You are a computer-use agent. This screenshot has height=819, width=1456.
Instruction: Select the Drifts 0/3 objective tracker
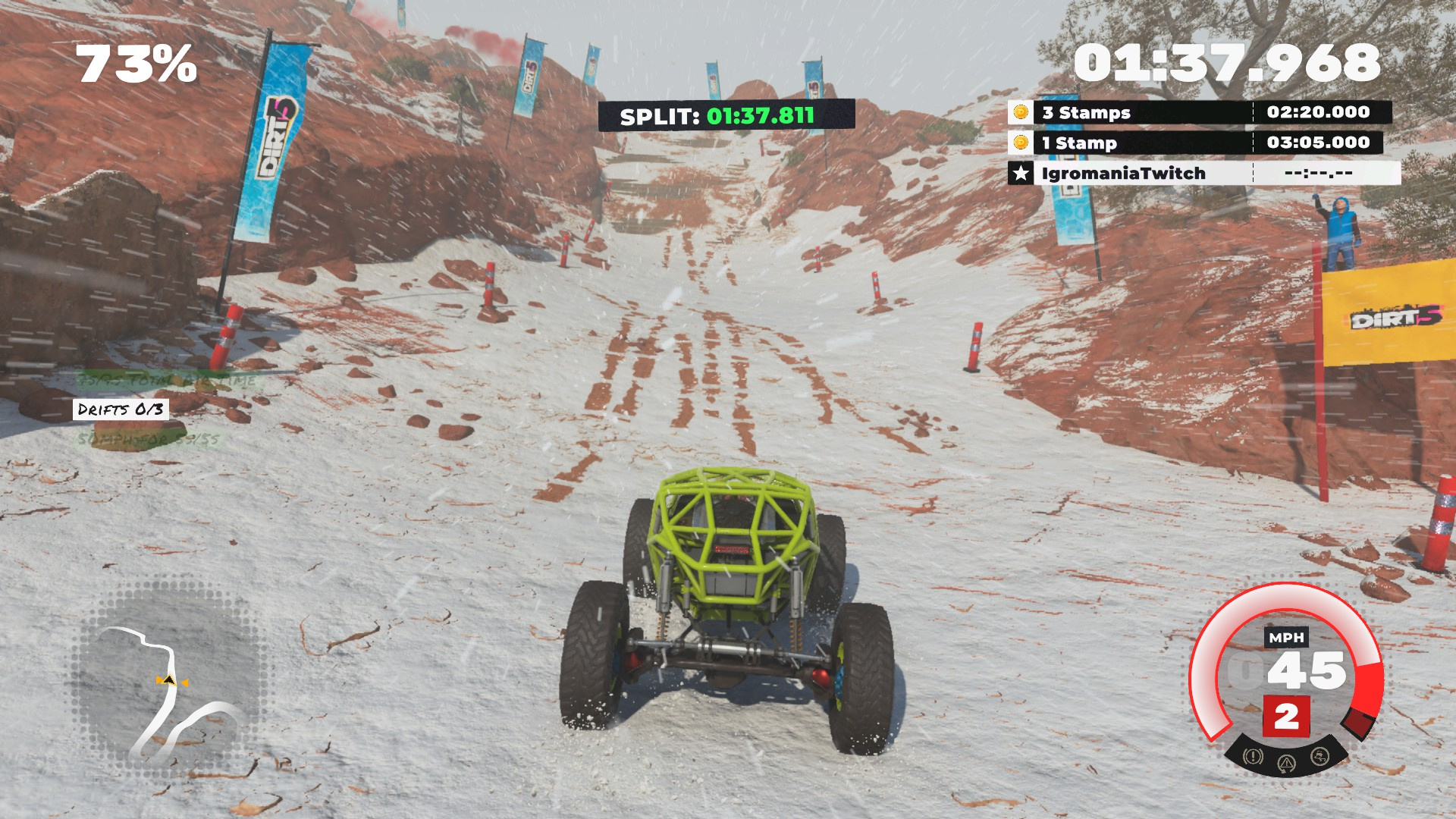121,409
